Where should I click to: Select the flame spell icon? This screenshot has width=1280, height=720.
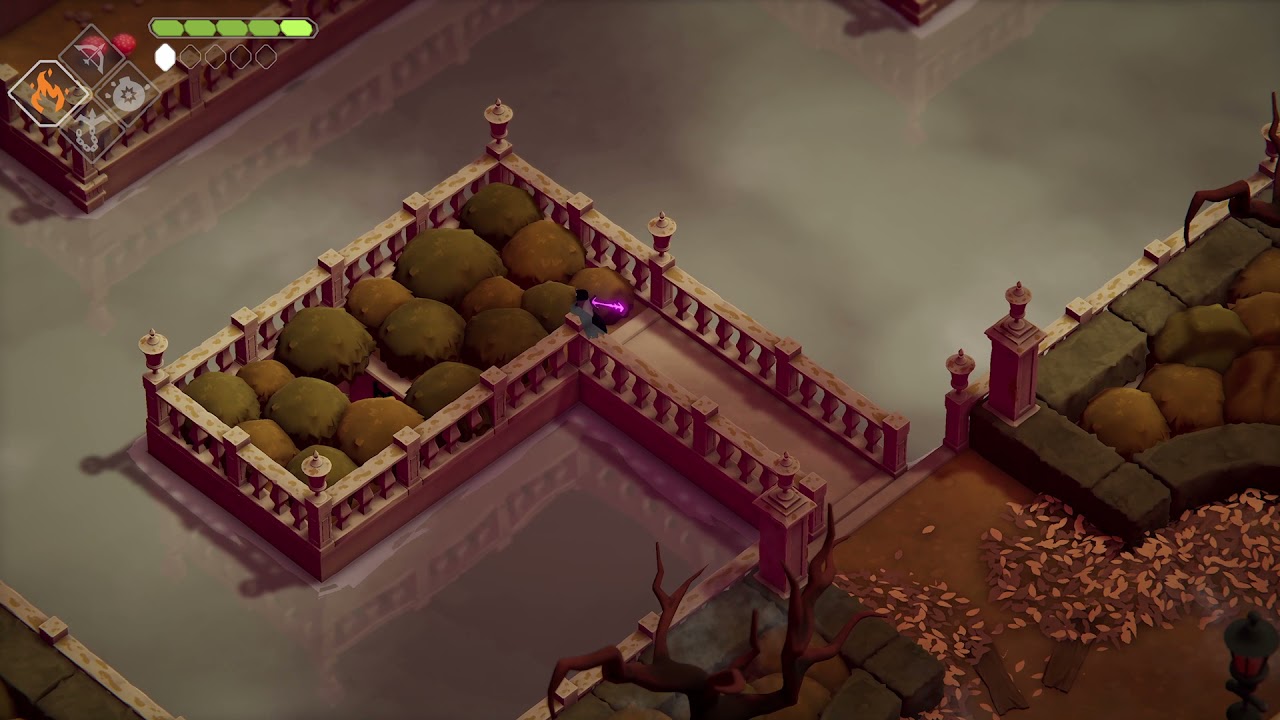[47, 90]
